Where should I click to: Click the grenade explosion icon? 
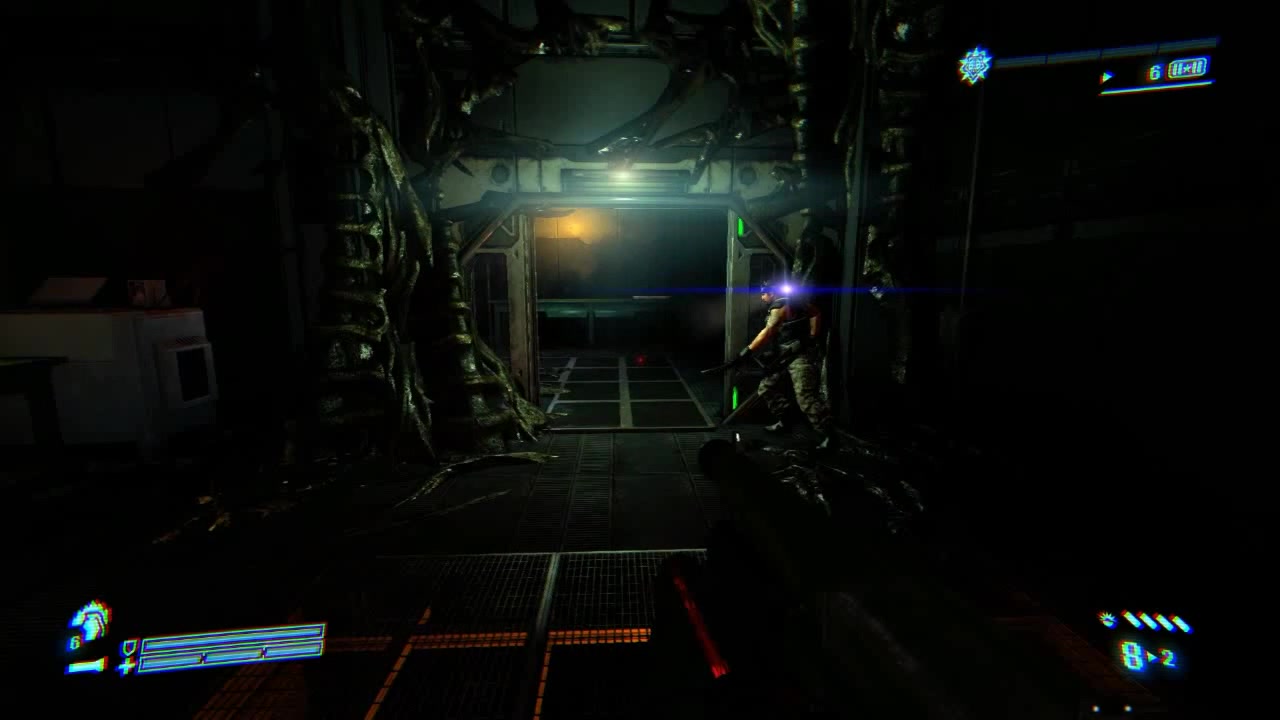pyautogui.click(x=1107, y=620)
